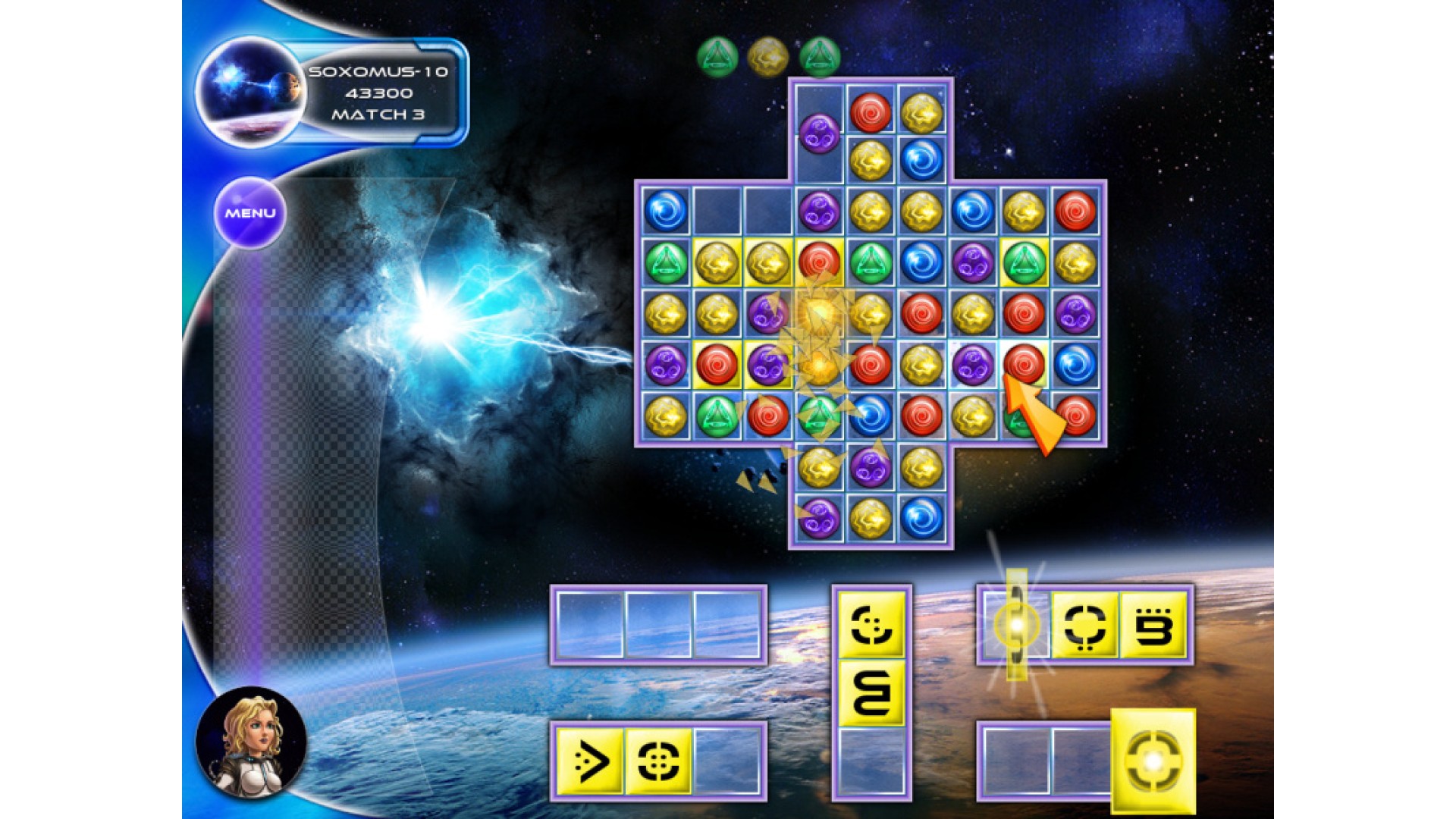Select the bracketed circle glyph tile beside B
Image resolution: width=1456 pixels, height=819 pixels.
[1084, 626]
